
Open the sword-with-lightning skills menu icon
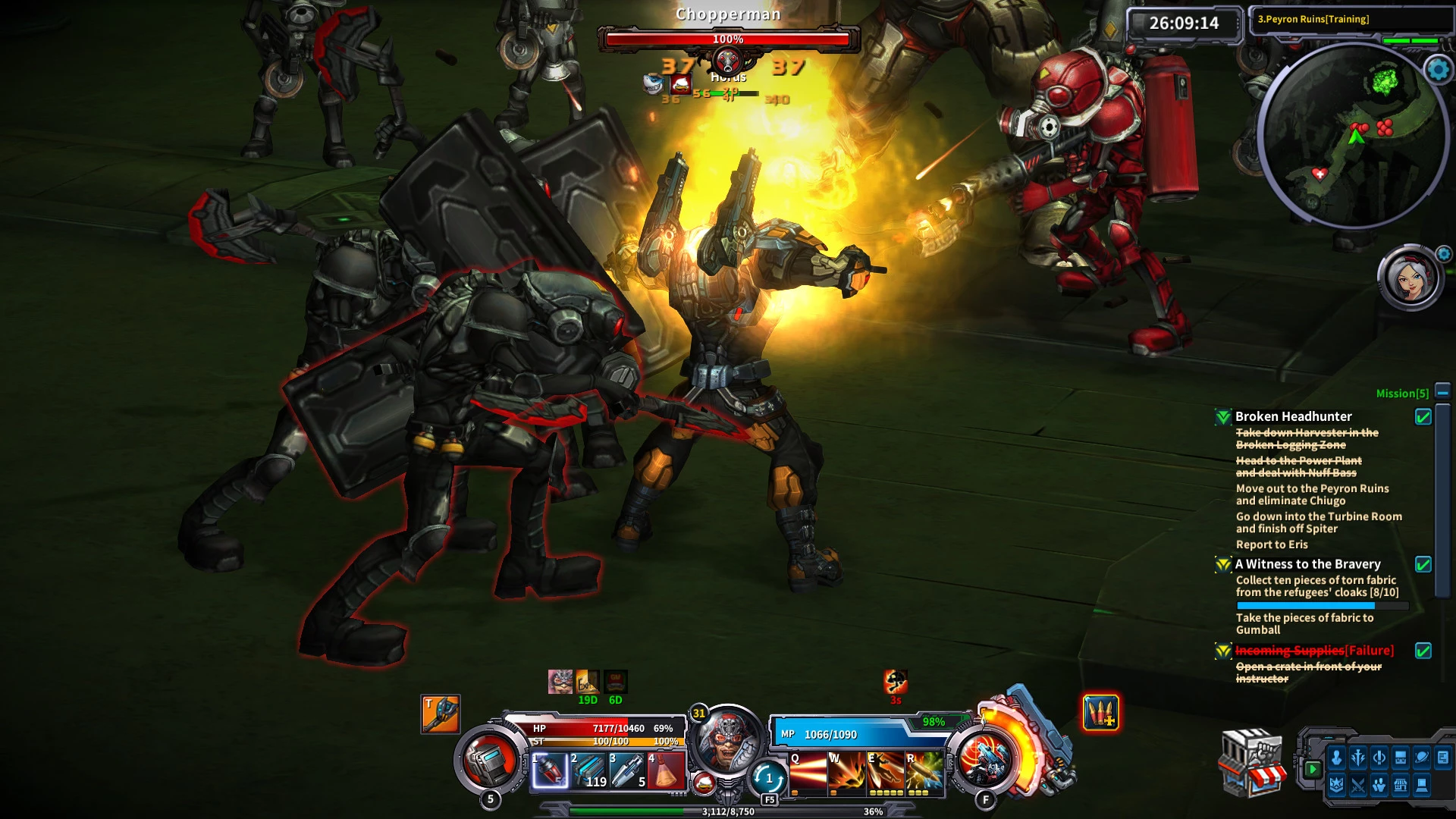(1357, 758)
